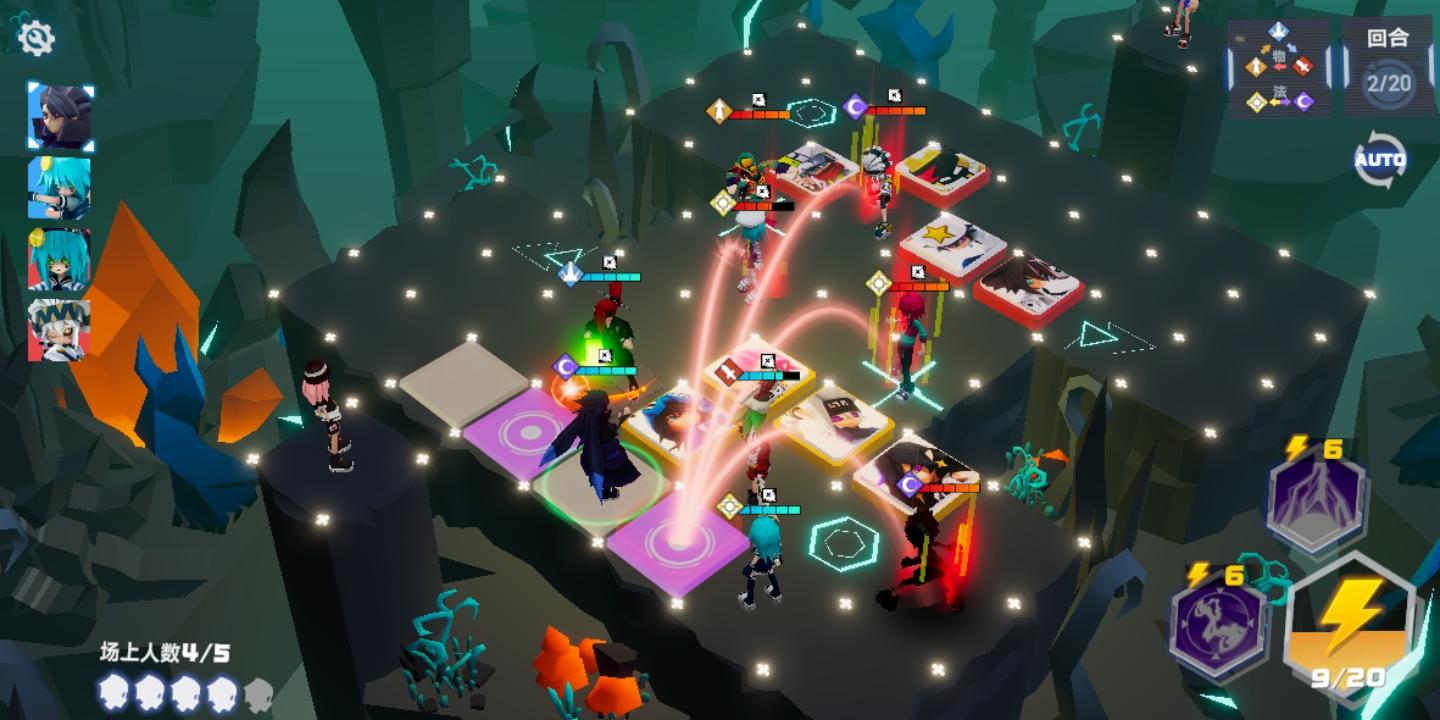Viewport: 1440px width, 720px height.
Task: Click the 物 physical label in the element chart
Action: (1279, 55)
